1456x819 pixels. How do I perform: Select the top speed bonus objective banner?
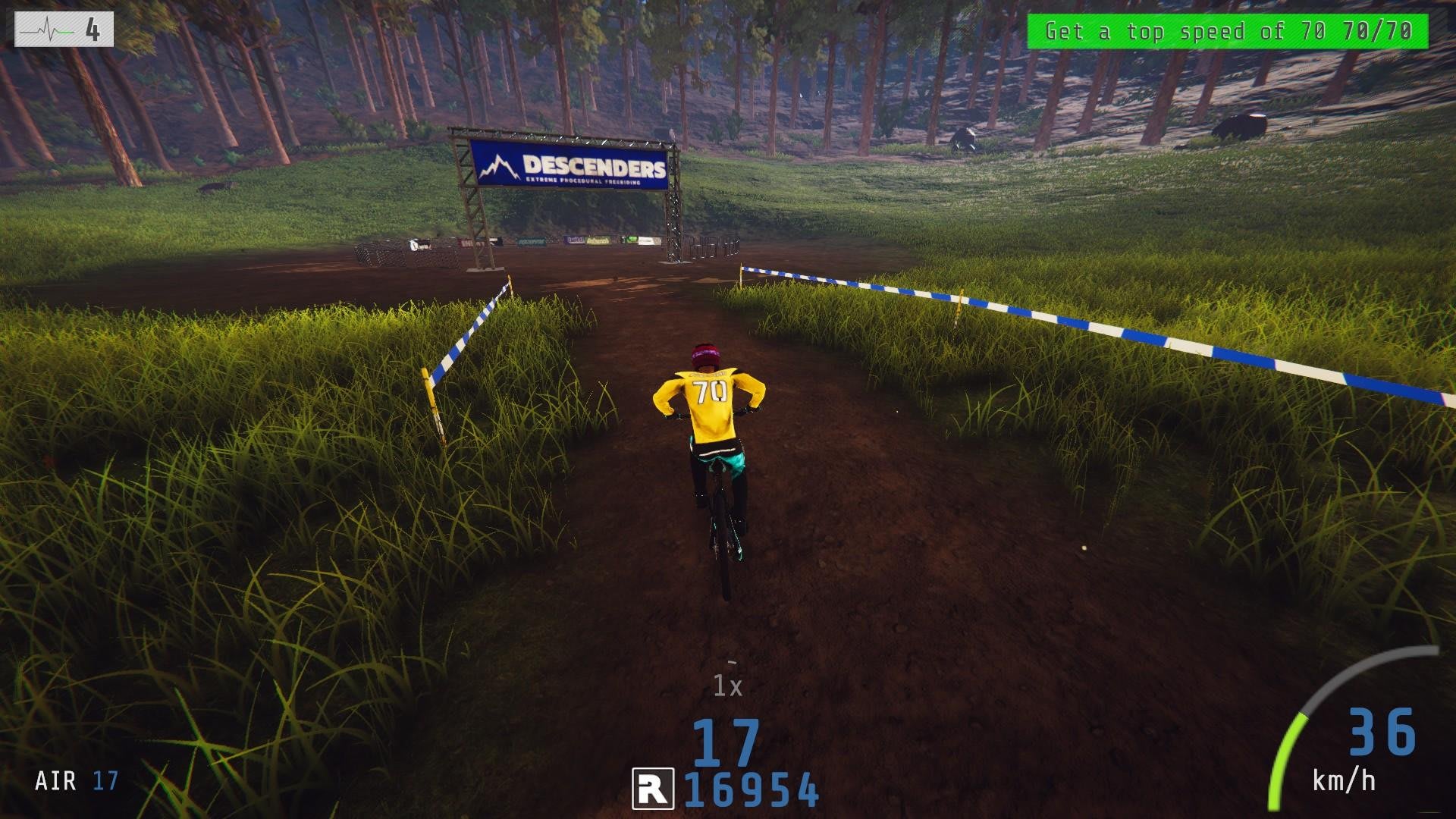click(x=1227, y=32)
